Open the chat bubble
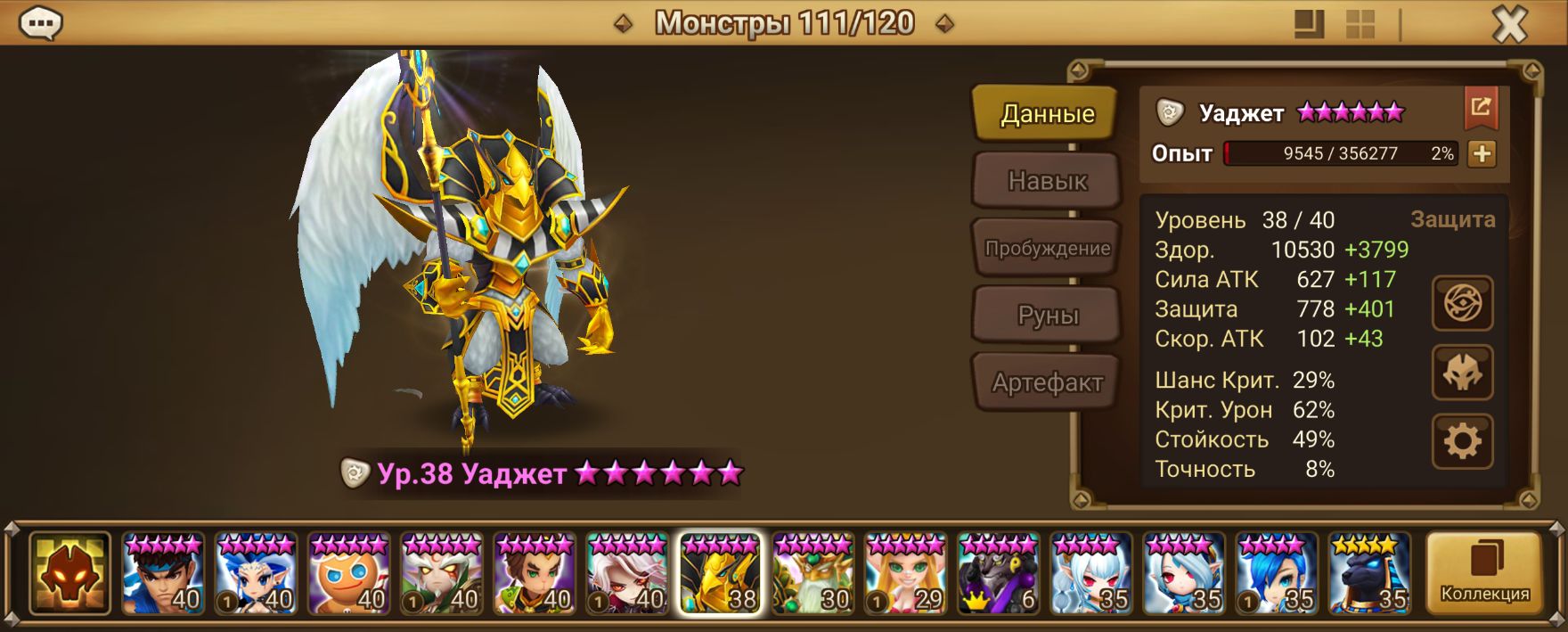Viewport: 1568px width, 632px height. (40, 24)
